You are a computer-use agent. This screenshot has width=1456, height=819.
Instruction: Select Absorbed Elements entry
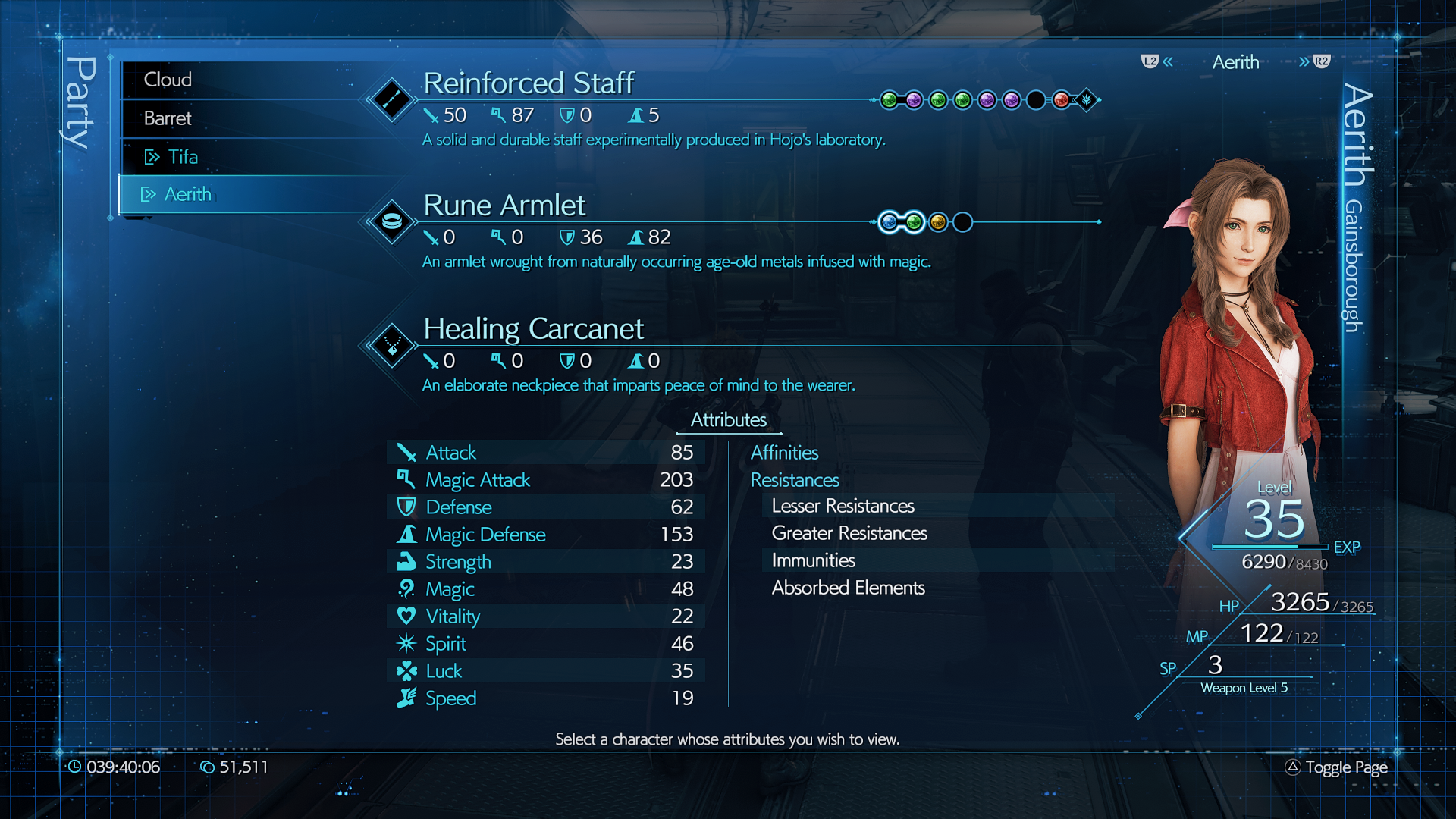(x=848, y=588)
